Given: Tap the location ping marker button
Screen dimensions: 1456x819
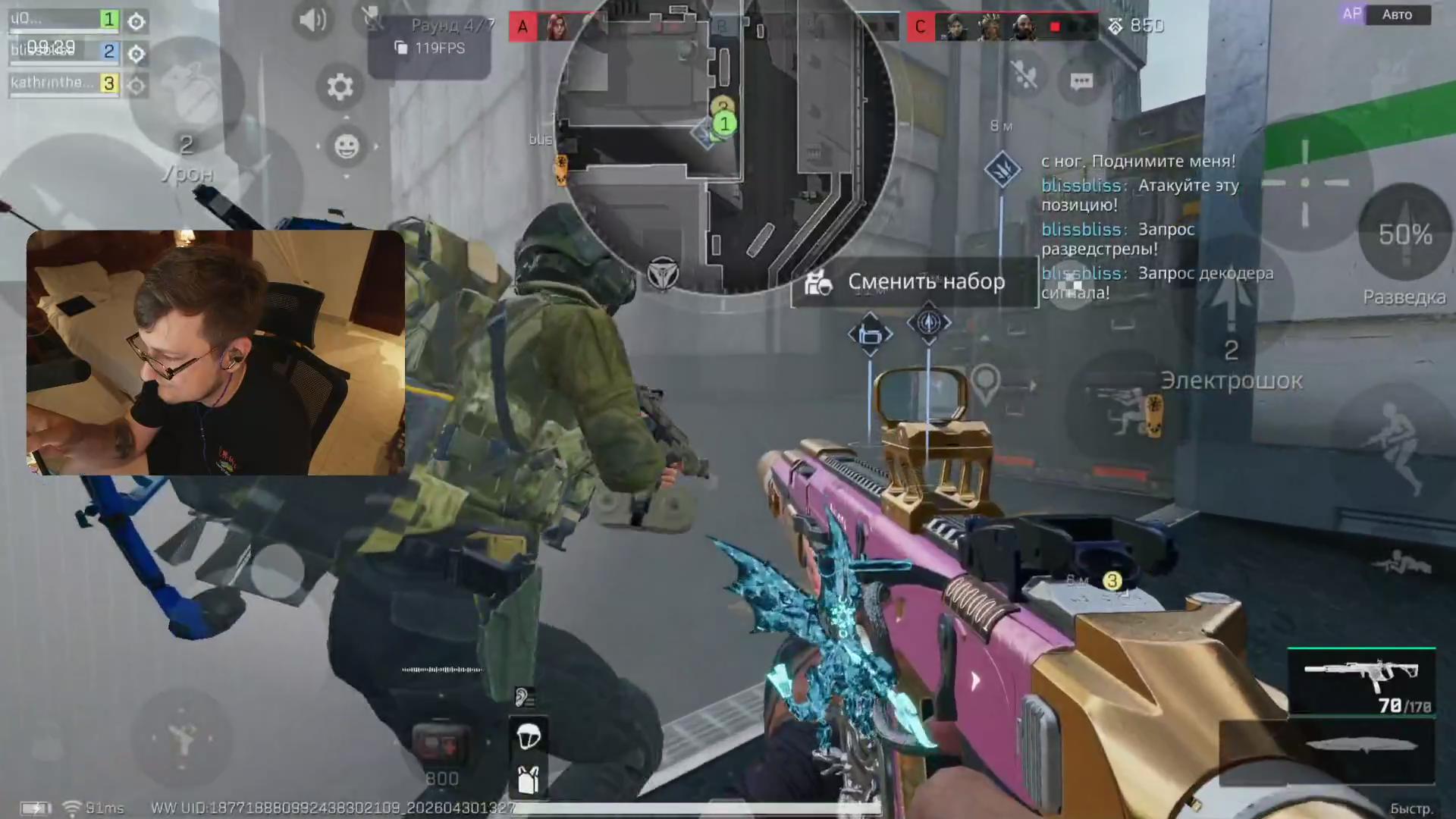Looking at the screenshot, I should point(986,384).
